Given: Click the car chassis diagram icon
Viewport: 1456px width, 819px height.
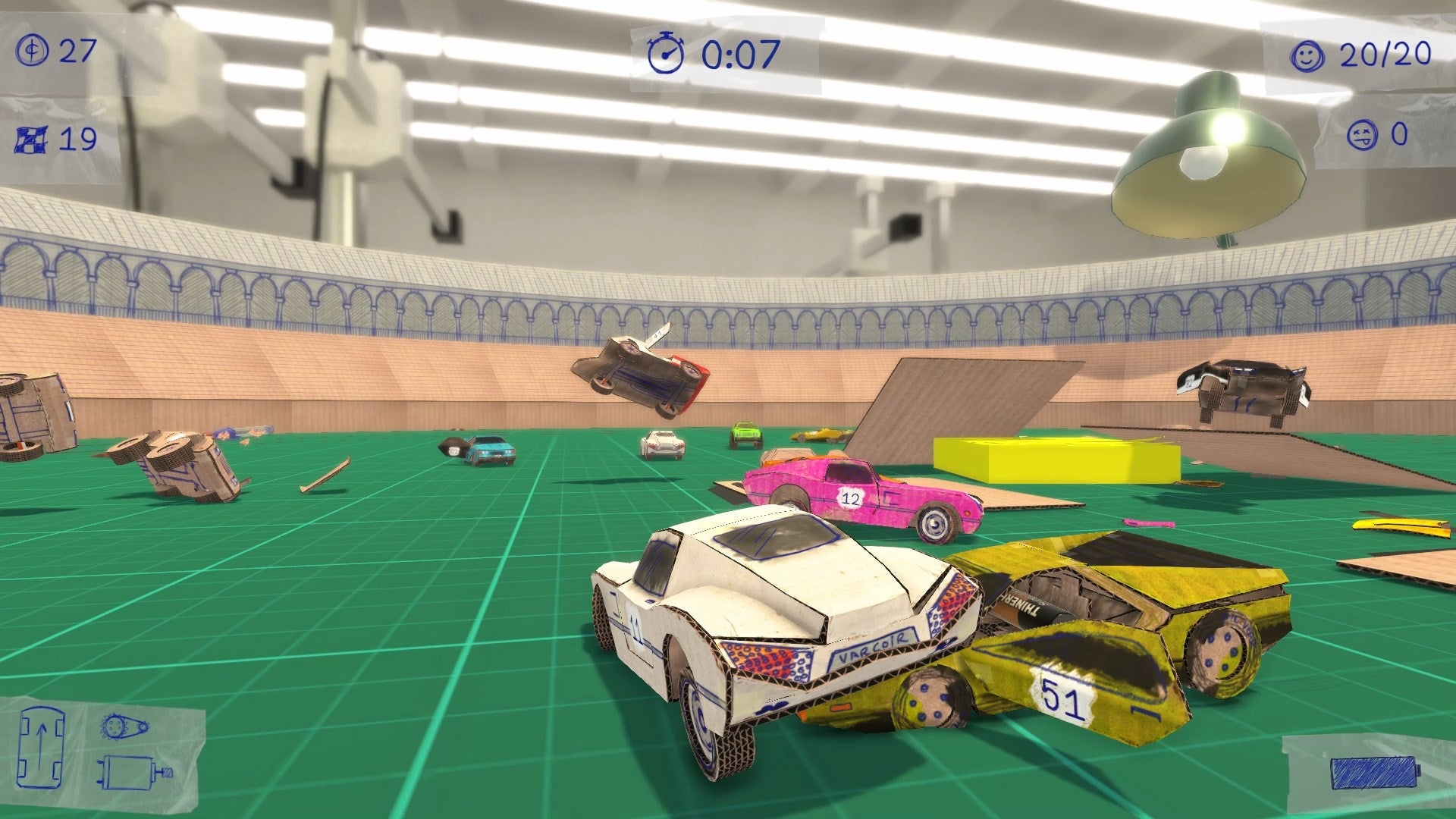Looking at the screenshot, I should pos(40,748).
